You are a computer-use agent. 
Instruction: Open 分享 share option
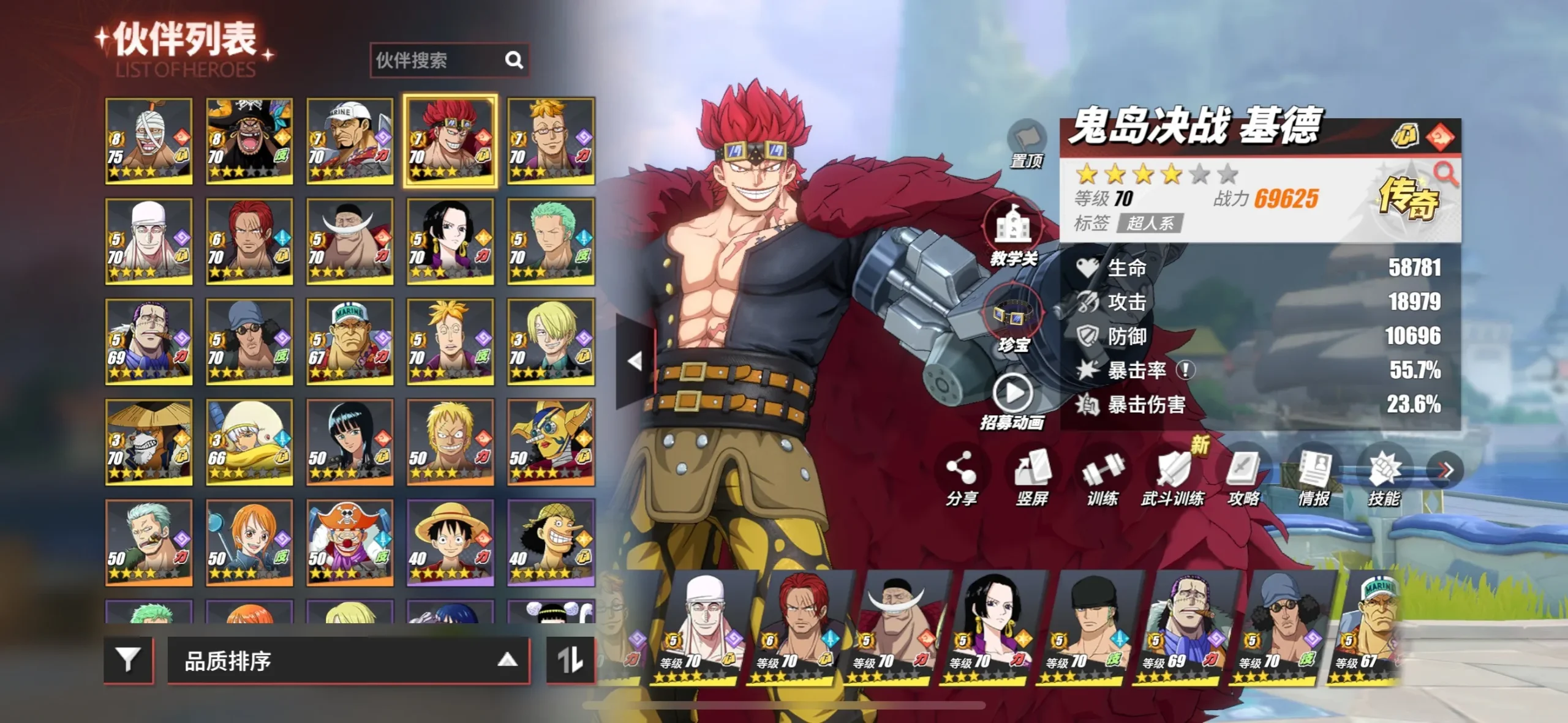pos(961,479)
